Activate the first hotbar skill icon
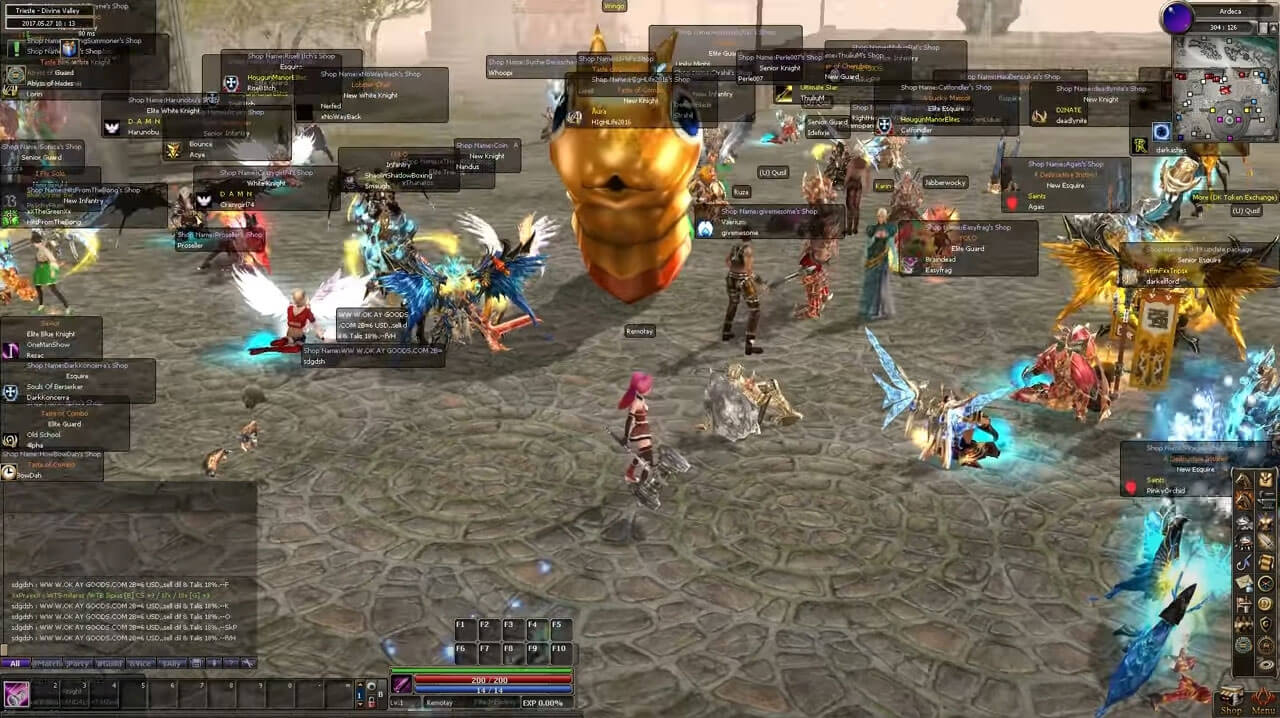The width and height of the screenshot is (1280, 718). coord(17,693)
